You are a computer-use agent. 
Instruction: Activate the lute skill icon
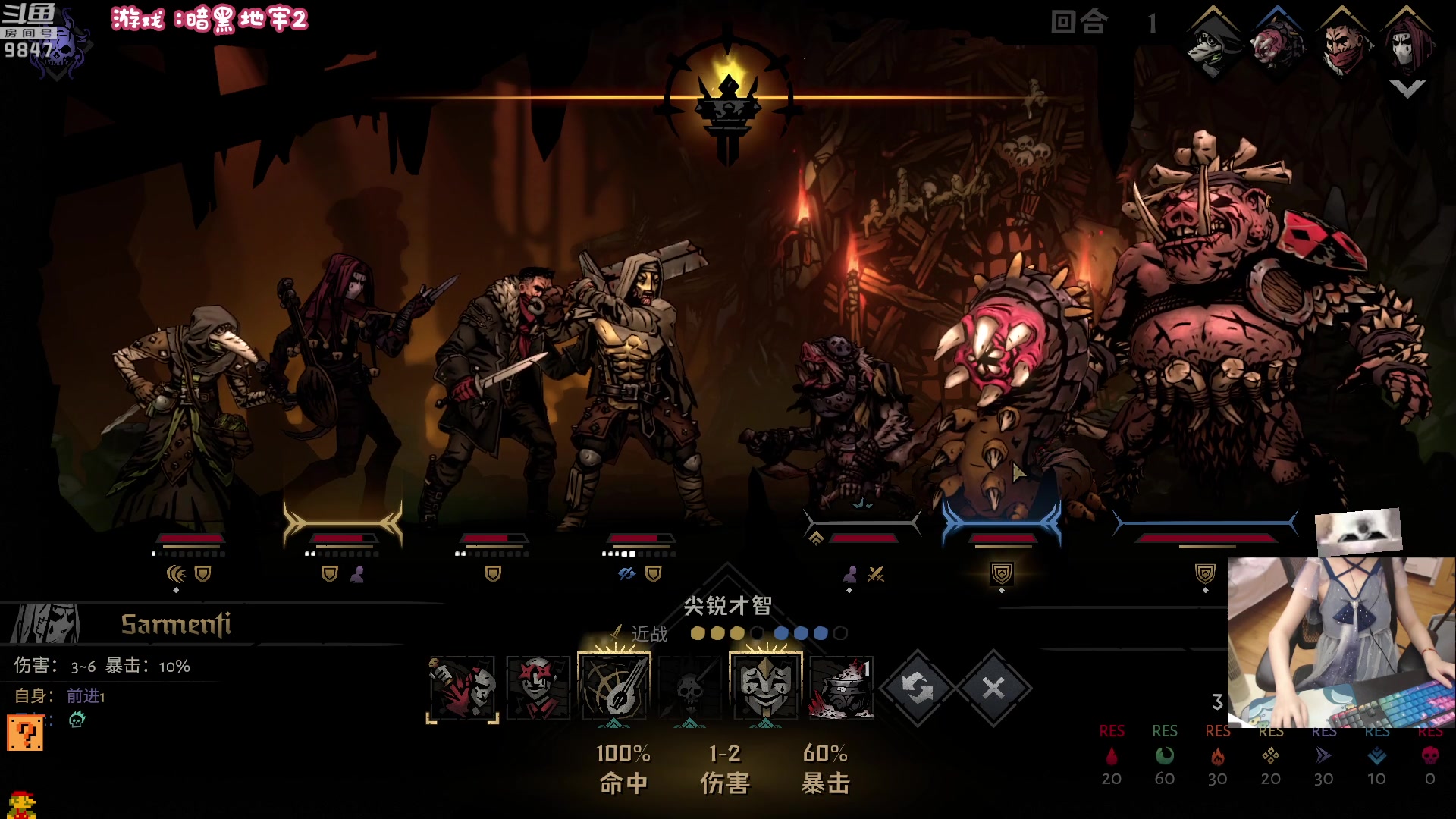(x=614, y=686)
